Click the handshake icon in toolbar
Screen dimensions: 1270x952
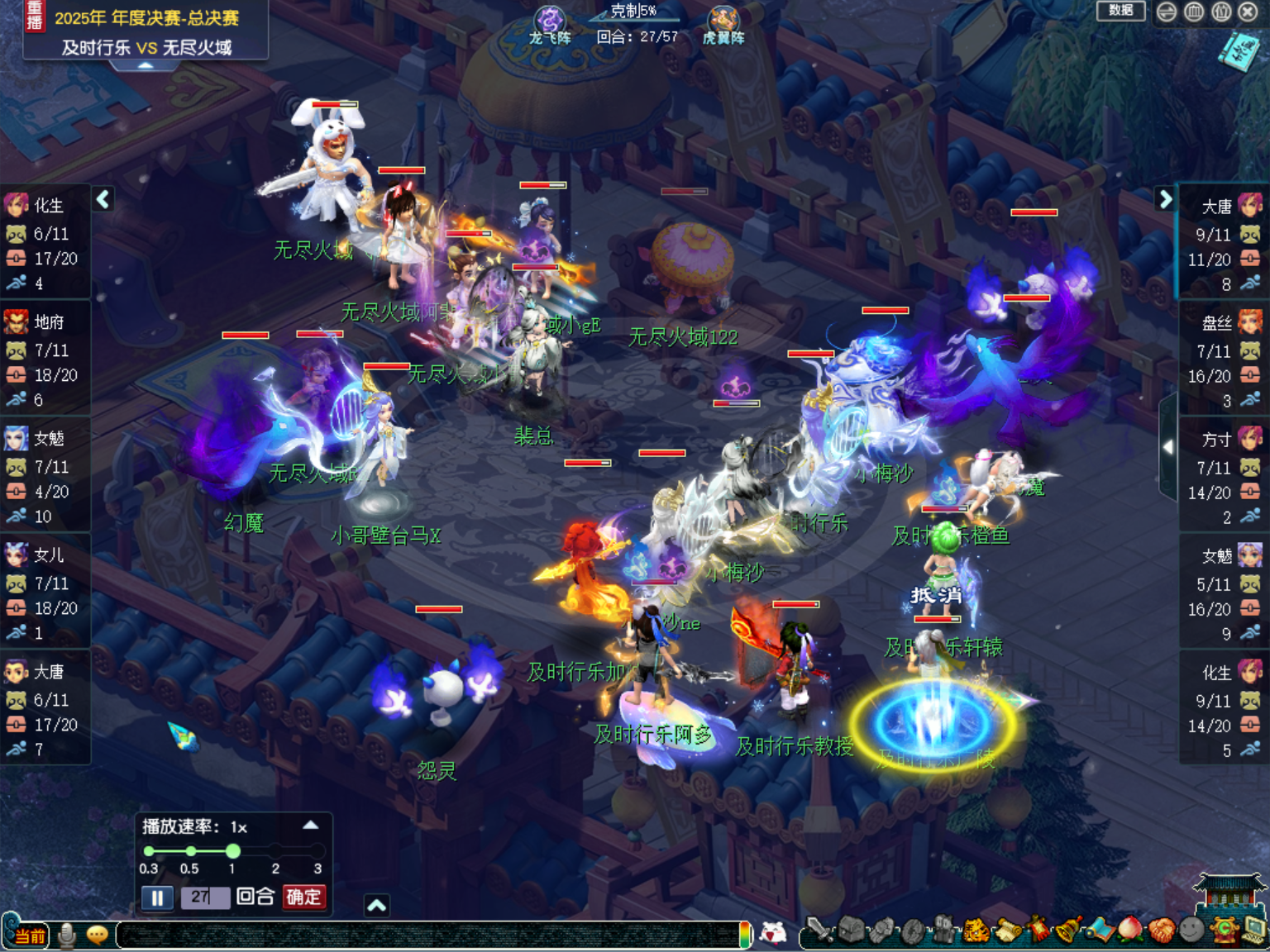1160,931
